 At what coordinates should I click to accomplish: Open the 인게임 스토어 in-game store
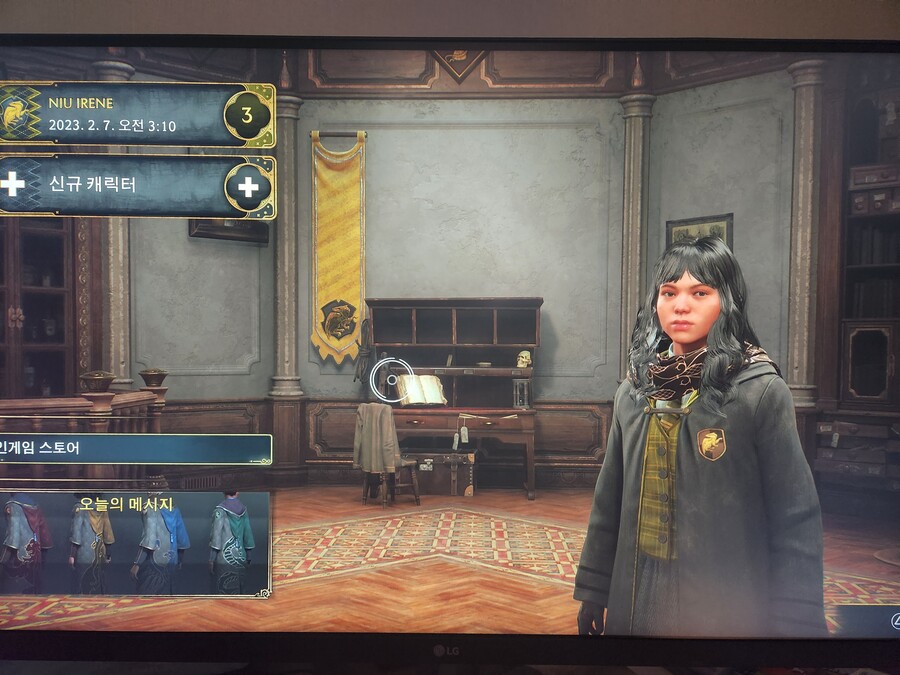(x=135, y=448)
